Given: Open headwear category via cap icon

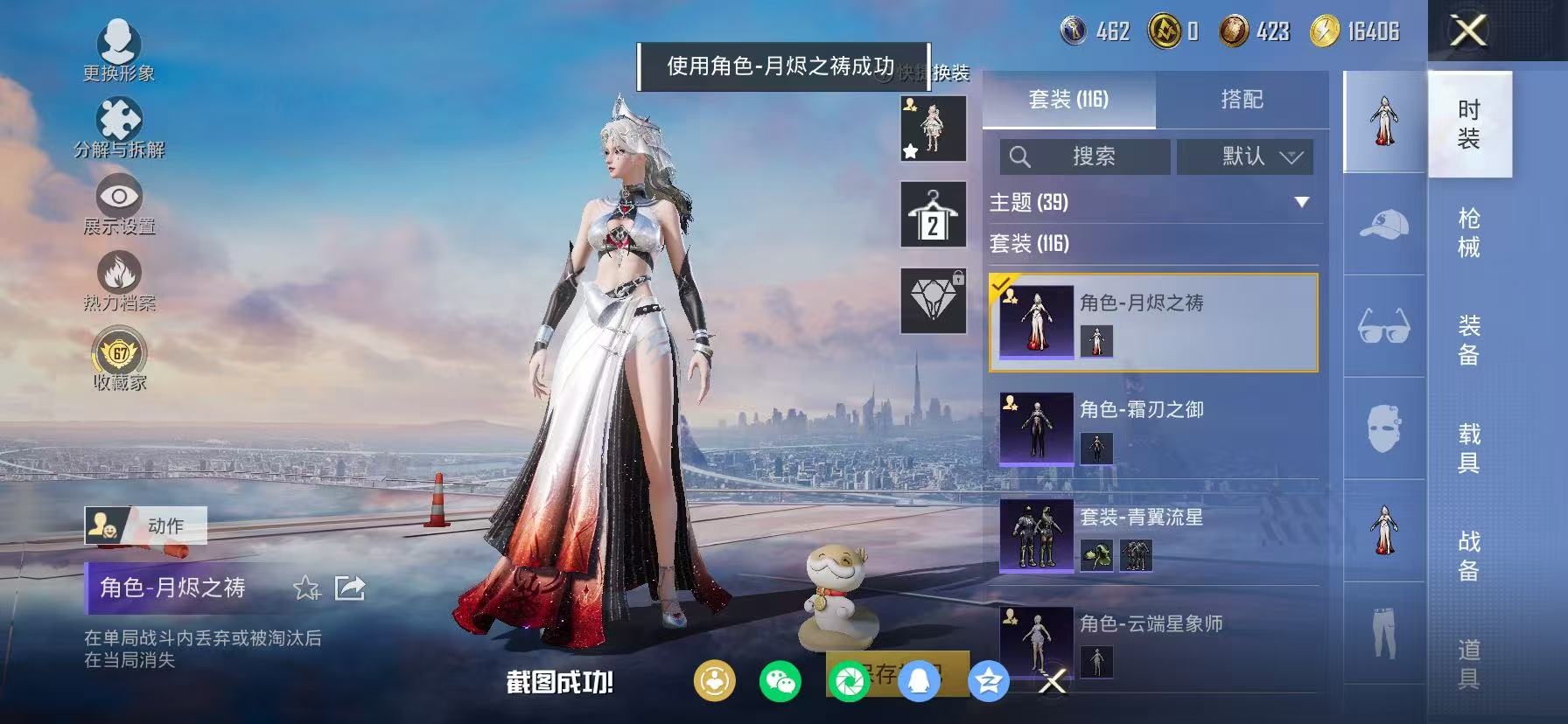Looking at the screenshot, I should coord(1382,225).
